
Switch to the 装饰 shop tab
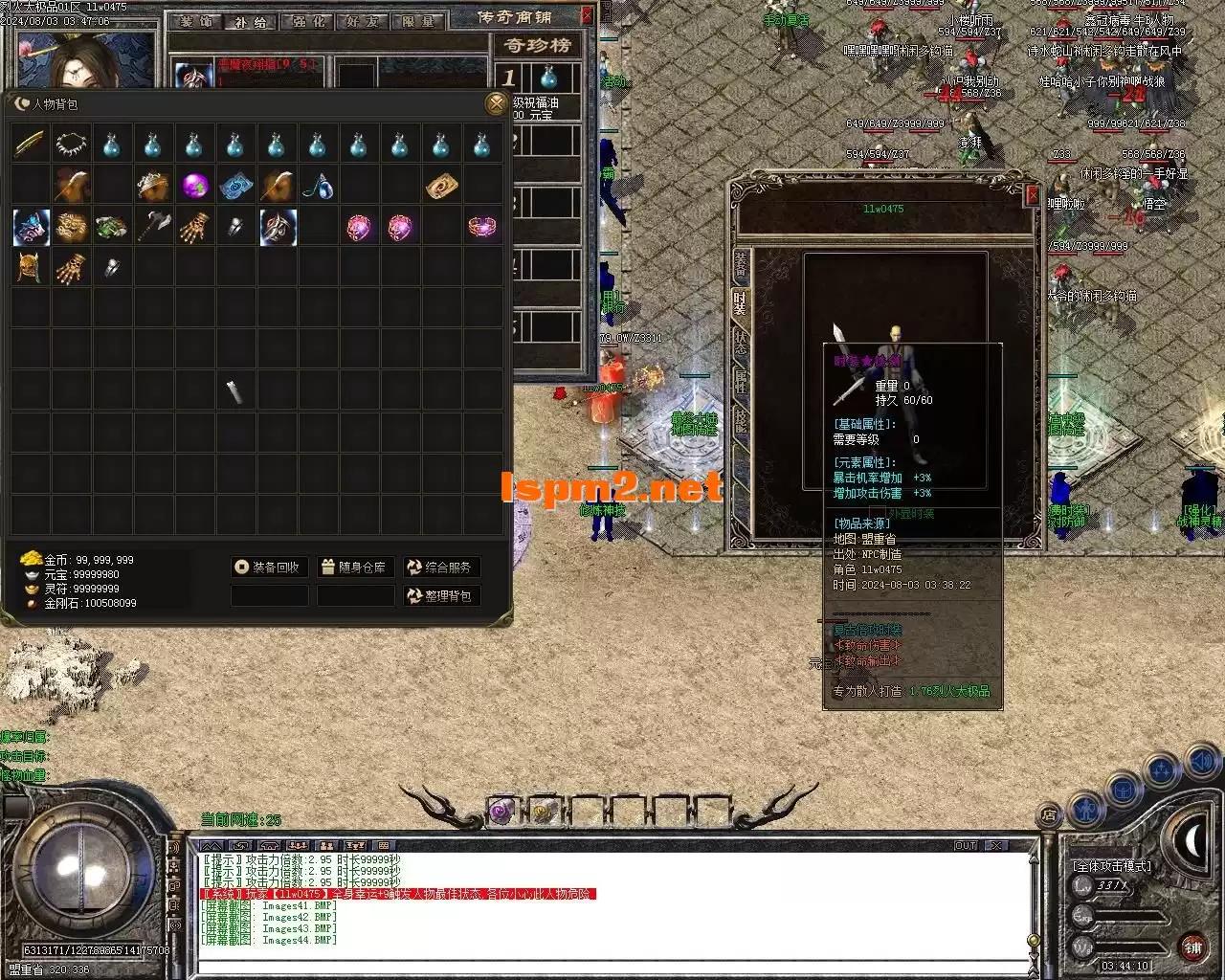196,21
